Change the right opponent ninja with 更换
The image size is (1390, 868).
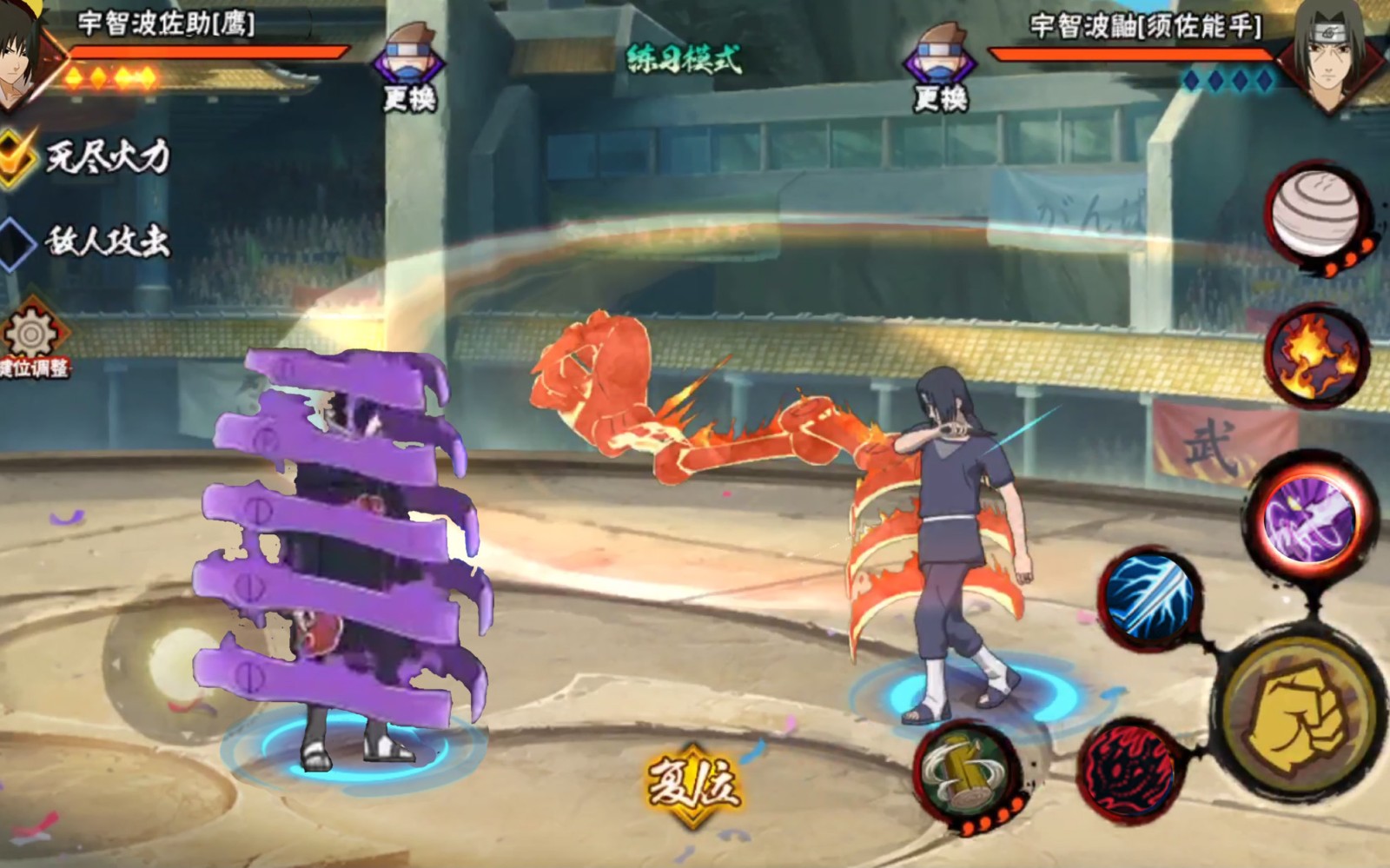[940, 70]
